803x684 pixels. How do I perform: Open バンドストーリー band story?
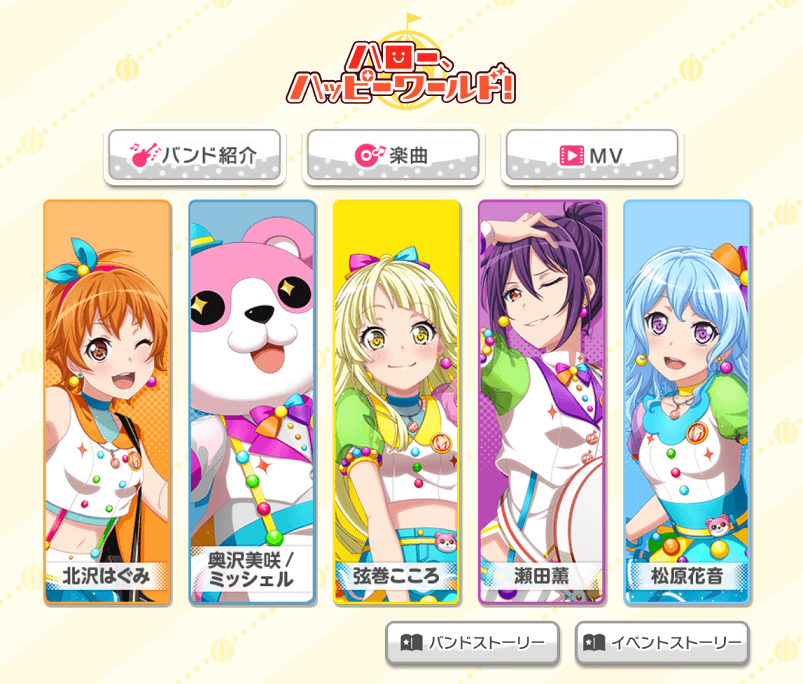coord(472,643)
